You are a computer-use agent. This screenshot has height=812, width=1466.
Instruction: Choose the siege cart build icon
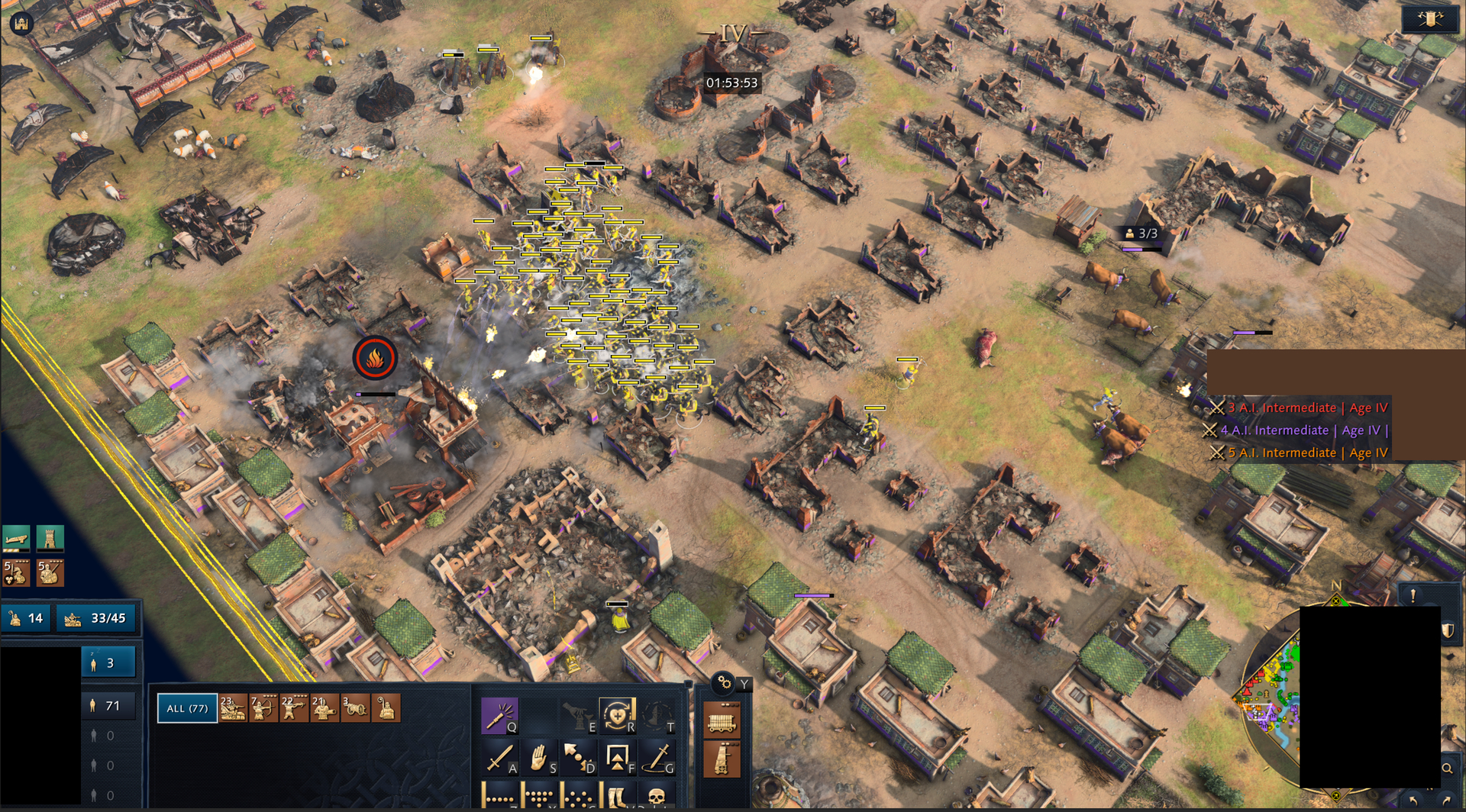click(722, 720)
